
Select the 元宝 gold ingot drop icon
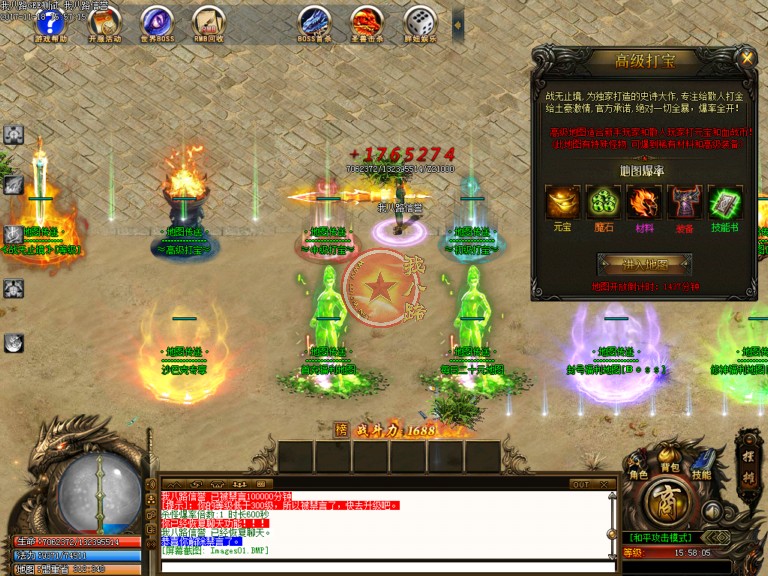pyautogui.click(x=563, y=203)
